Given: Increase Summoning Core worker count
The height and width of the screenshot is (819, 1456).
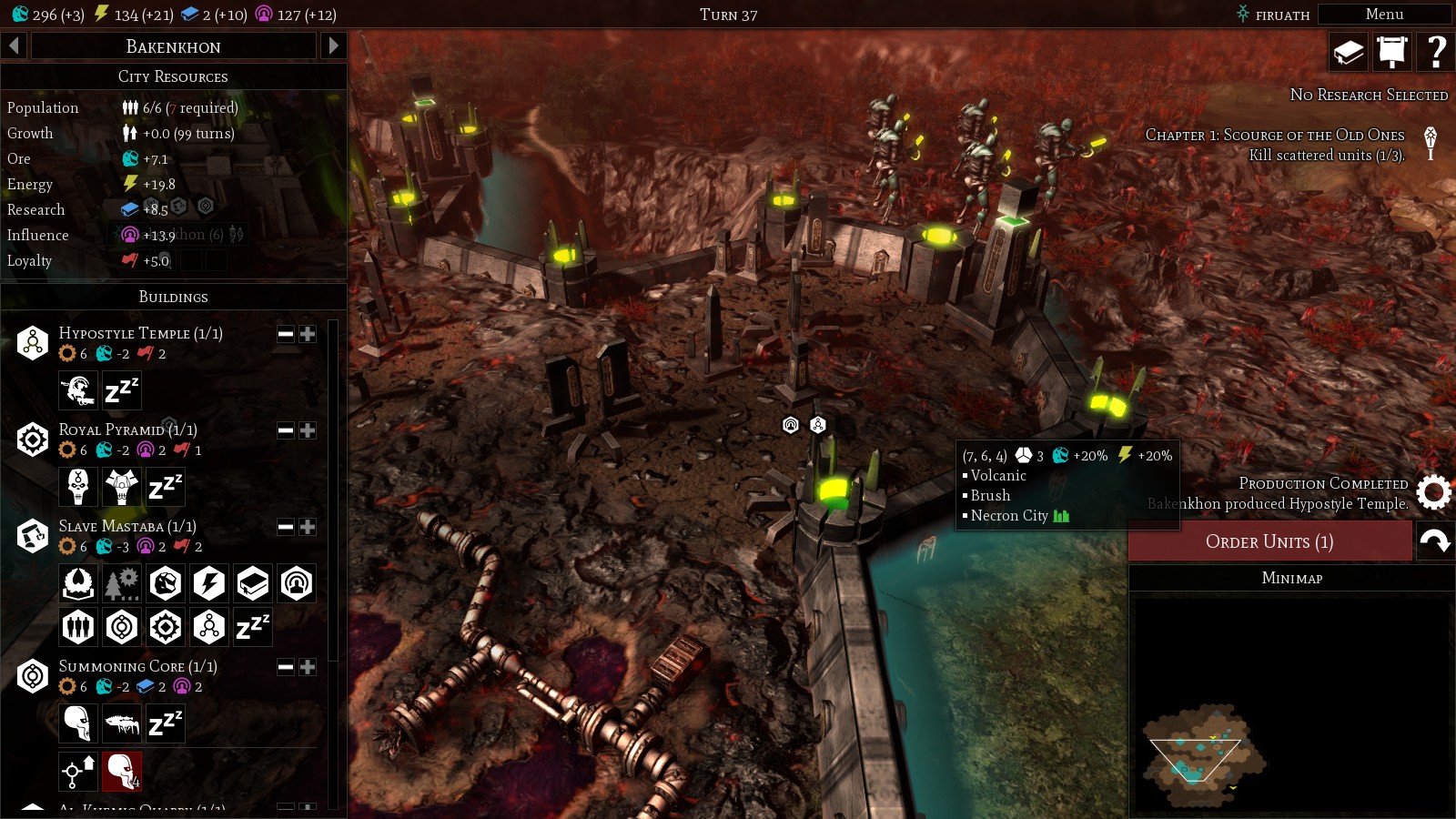Looking at the screenshot, I should [x=308, y=667].
